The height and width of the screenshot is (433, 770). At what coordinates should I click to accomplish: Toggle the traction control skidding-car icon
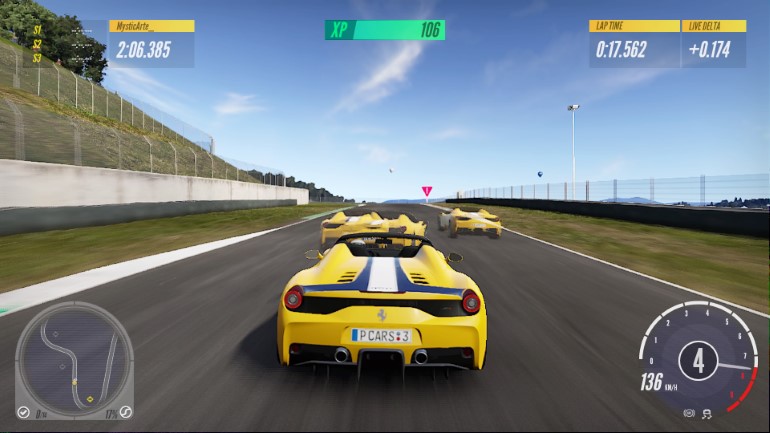(x=706, y=412)
